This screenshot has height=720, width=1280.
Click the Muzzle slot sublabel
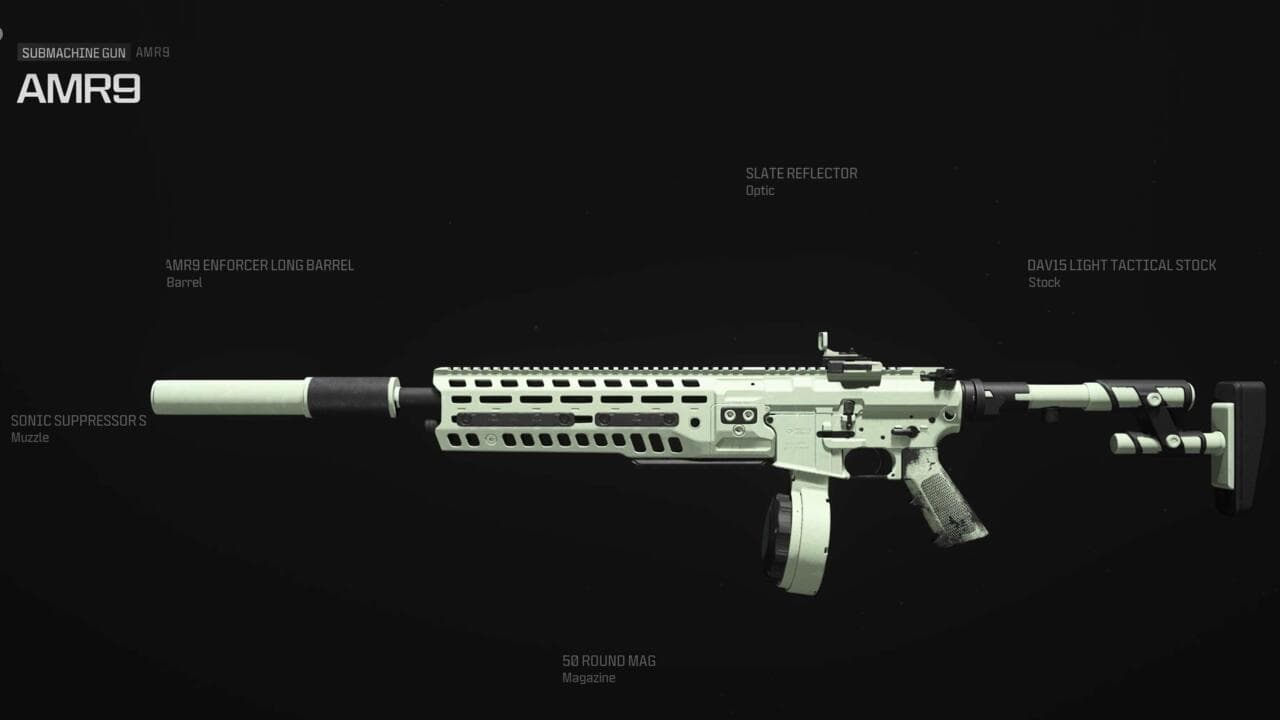pos(29,437)
